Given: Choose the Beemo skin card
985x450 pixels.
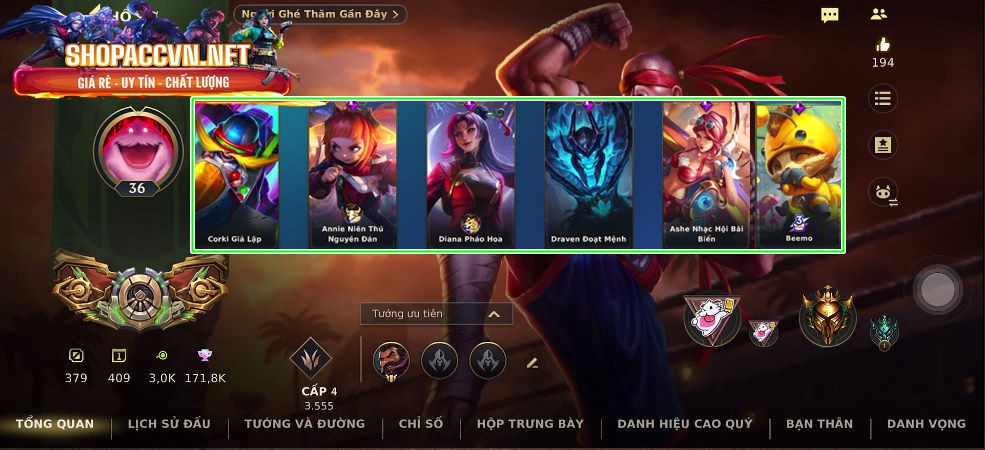Looking at the screenshot, I should [798, 175].
